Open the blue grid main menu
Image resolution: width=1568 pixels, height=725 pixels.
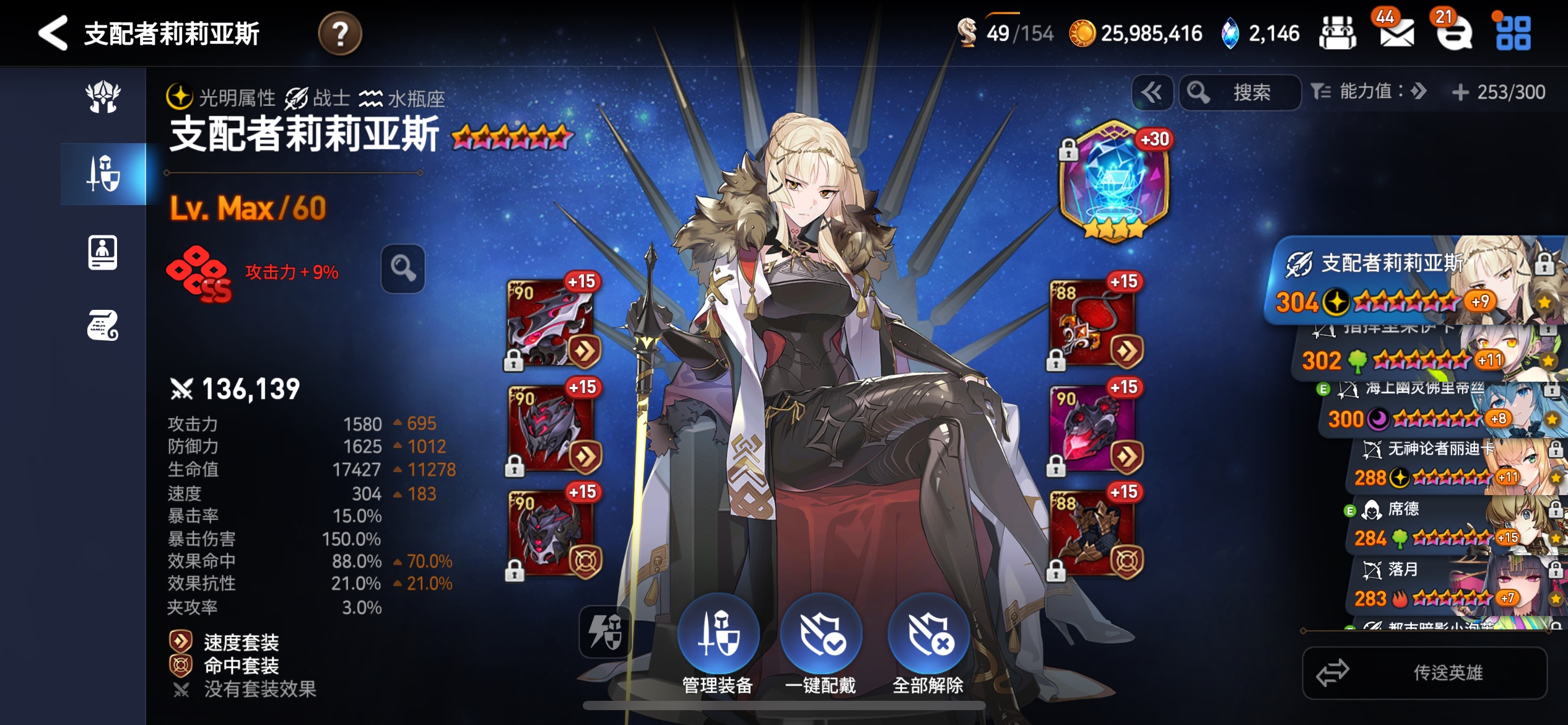tap(1513, 33)
